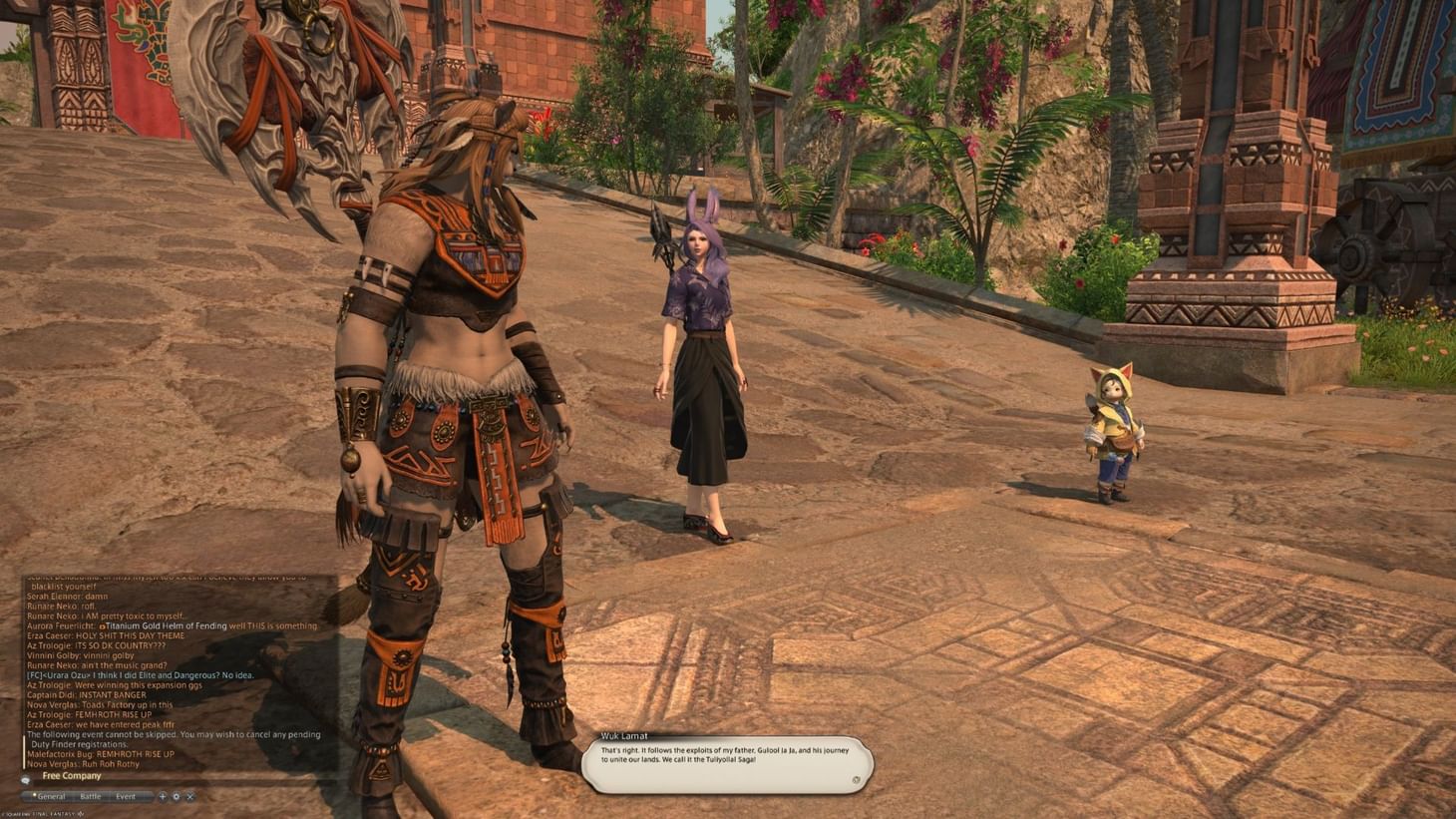
Task: Add a new chat tab using the plus icon
Action: 163,797
